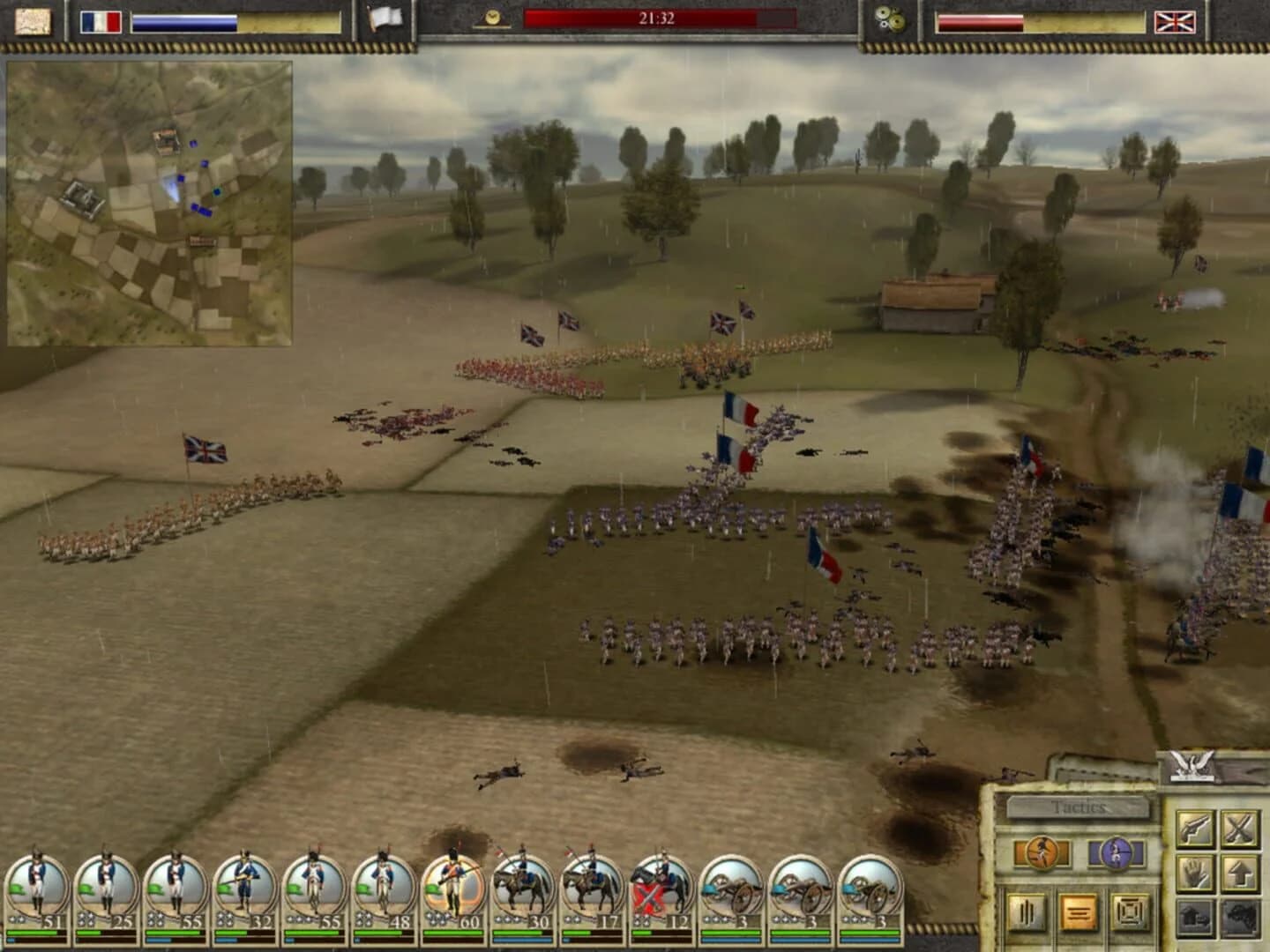The image size is (1270, 952).
Task: Expand the eagle crest orders panel
Action: [x=1193, y=765]
